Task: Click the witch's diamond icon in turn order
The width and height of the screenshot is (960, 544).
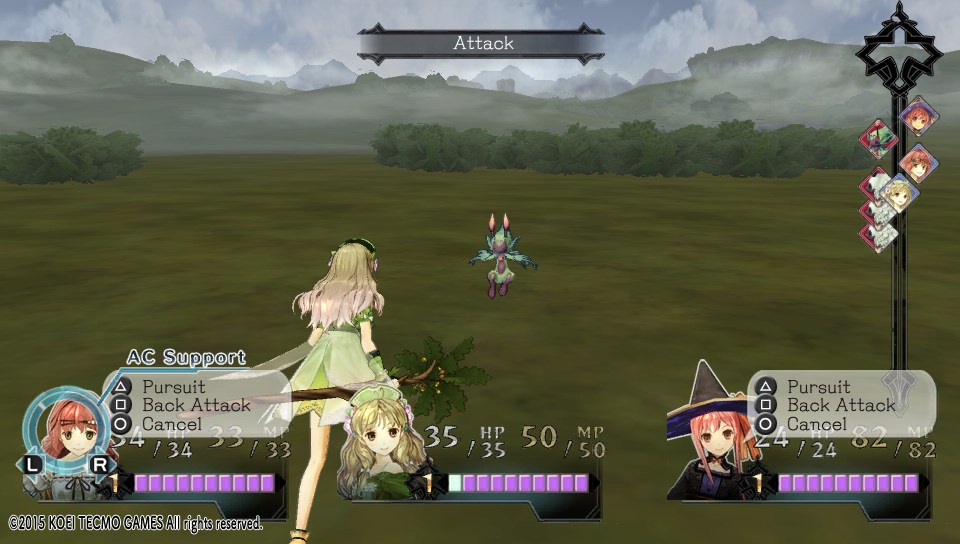Action: 918,116
